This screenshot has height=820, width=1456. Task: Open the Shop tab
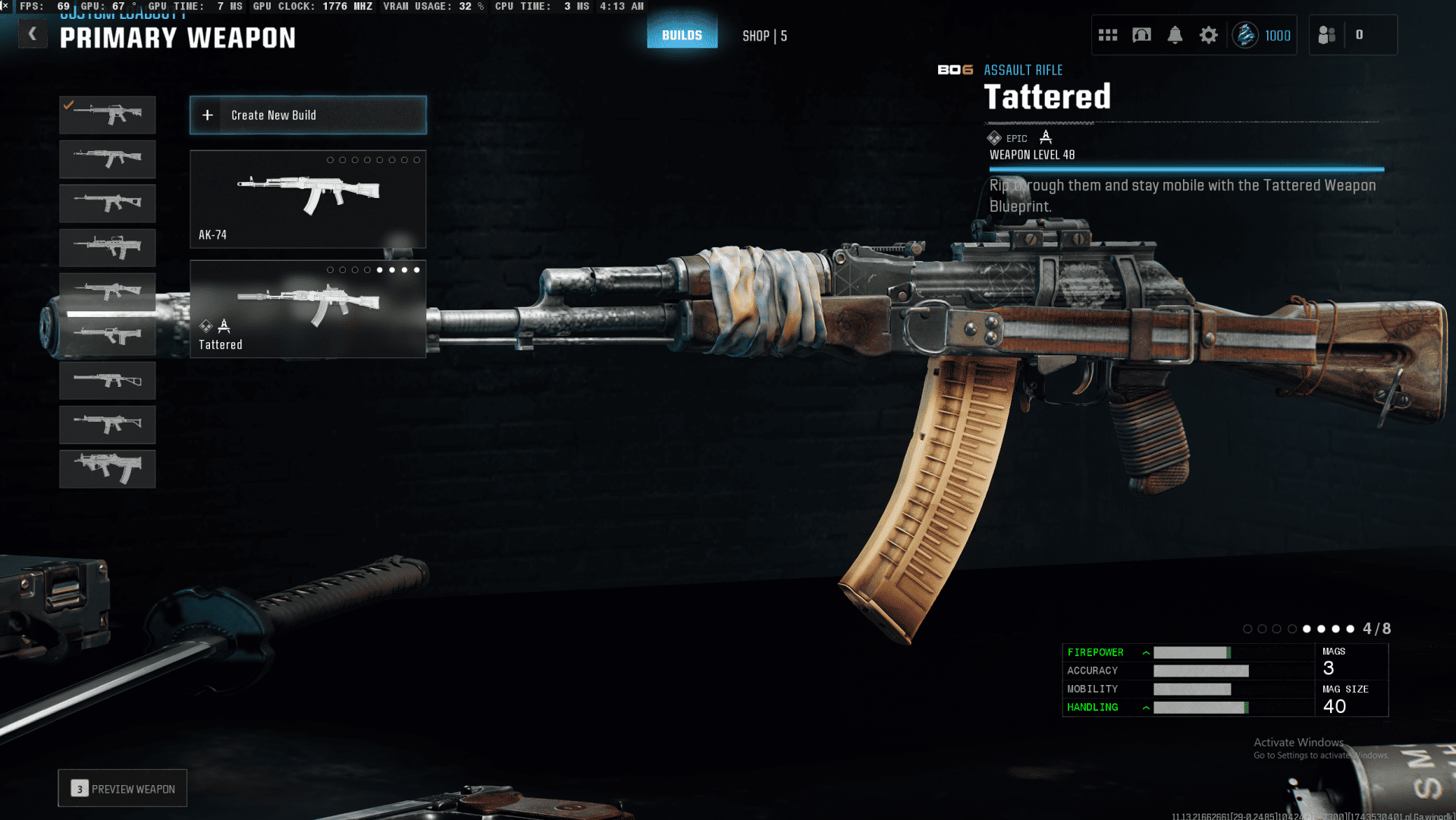(x=764, y=36)
